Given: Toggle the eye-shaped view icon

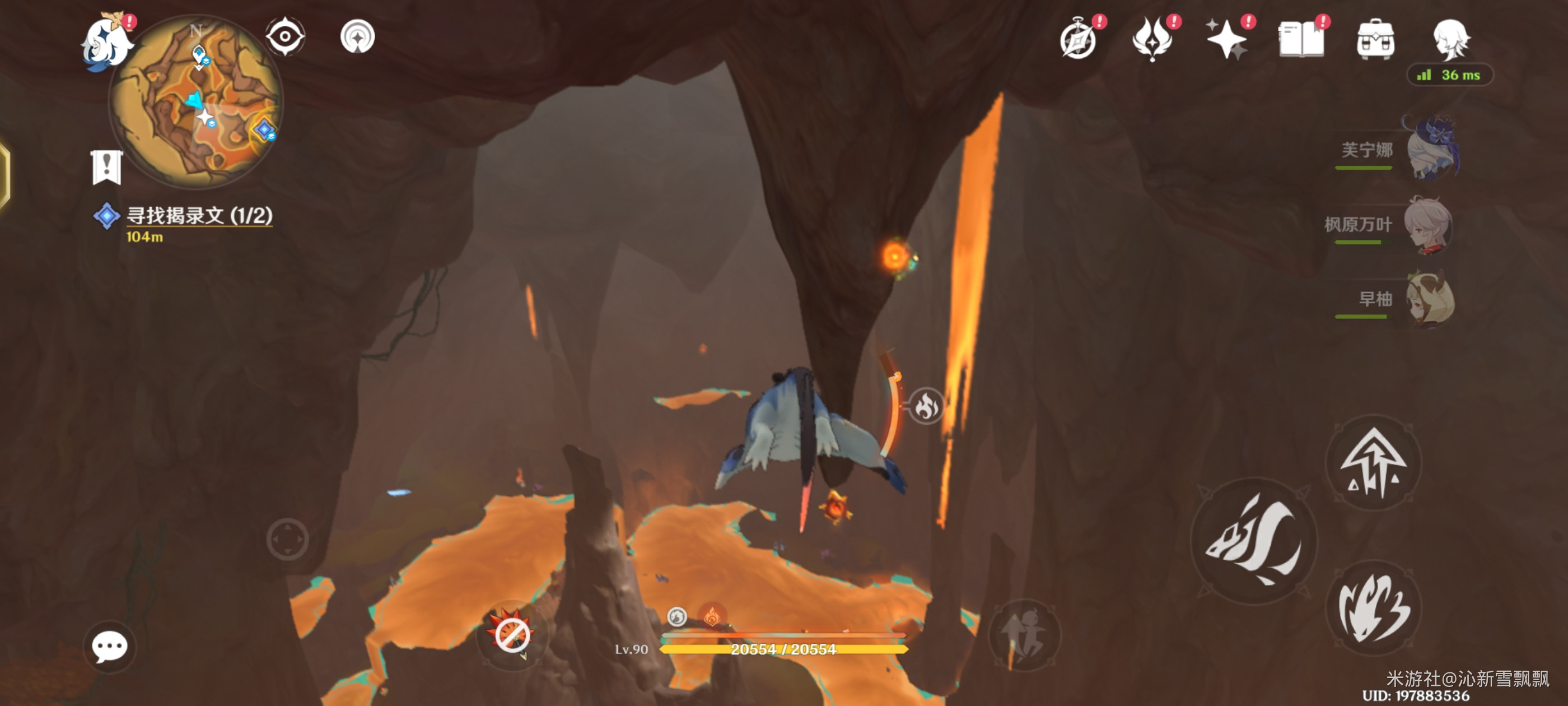Looking at the screenshot, I should (x=285, y=36).
